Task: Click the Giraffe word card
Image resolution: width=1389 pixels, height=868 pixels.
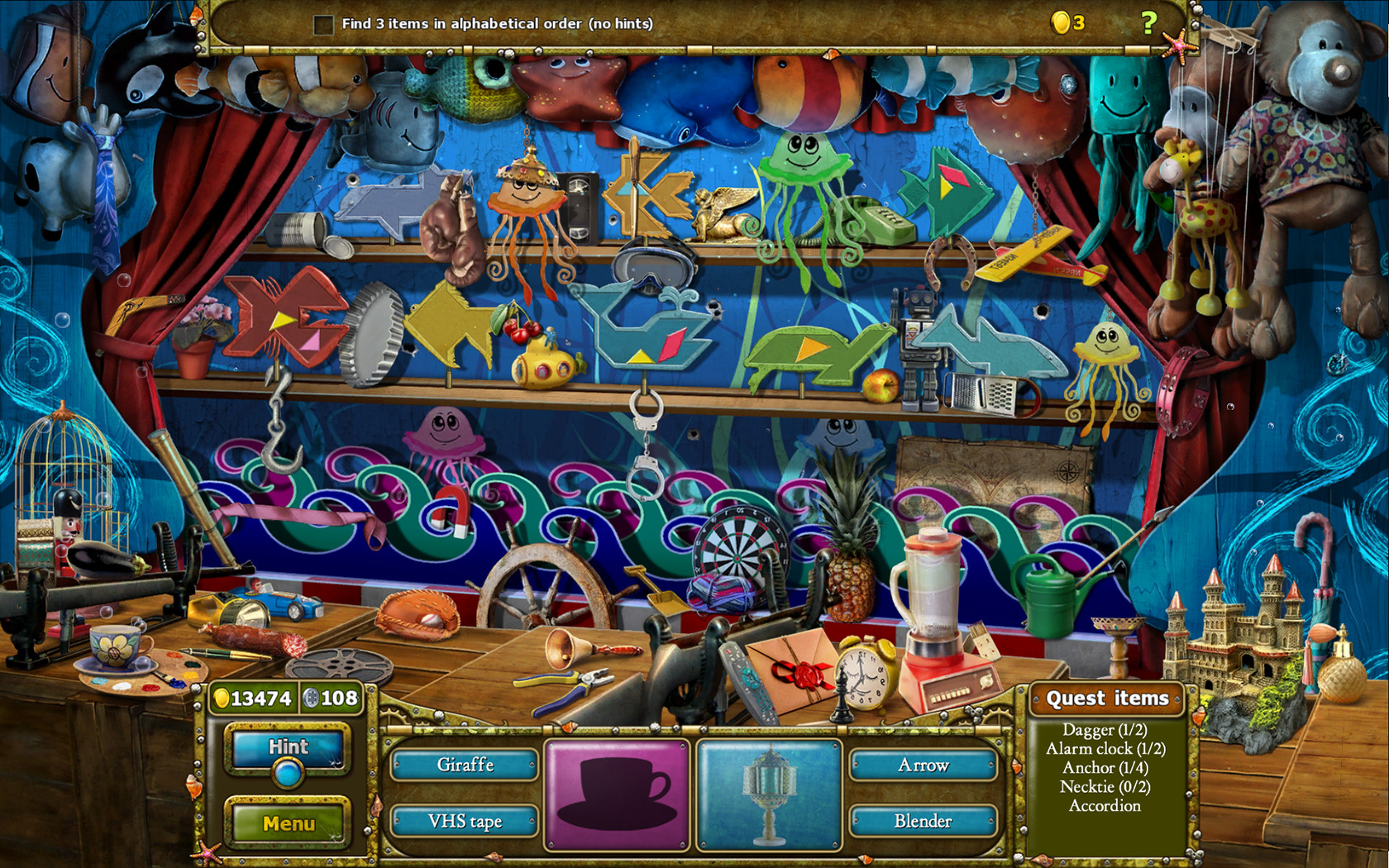Action: [465, 765]
